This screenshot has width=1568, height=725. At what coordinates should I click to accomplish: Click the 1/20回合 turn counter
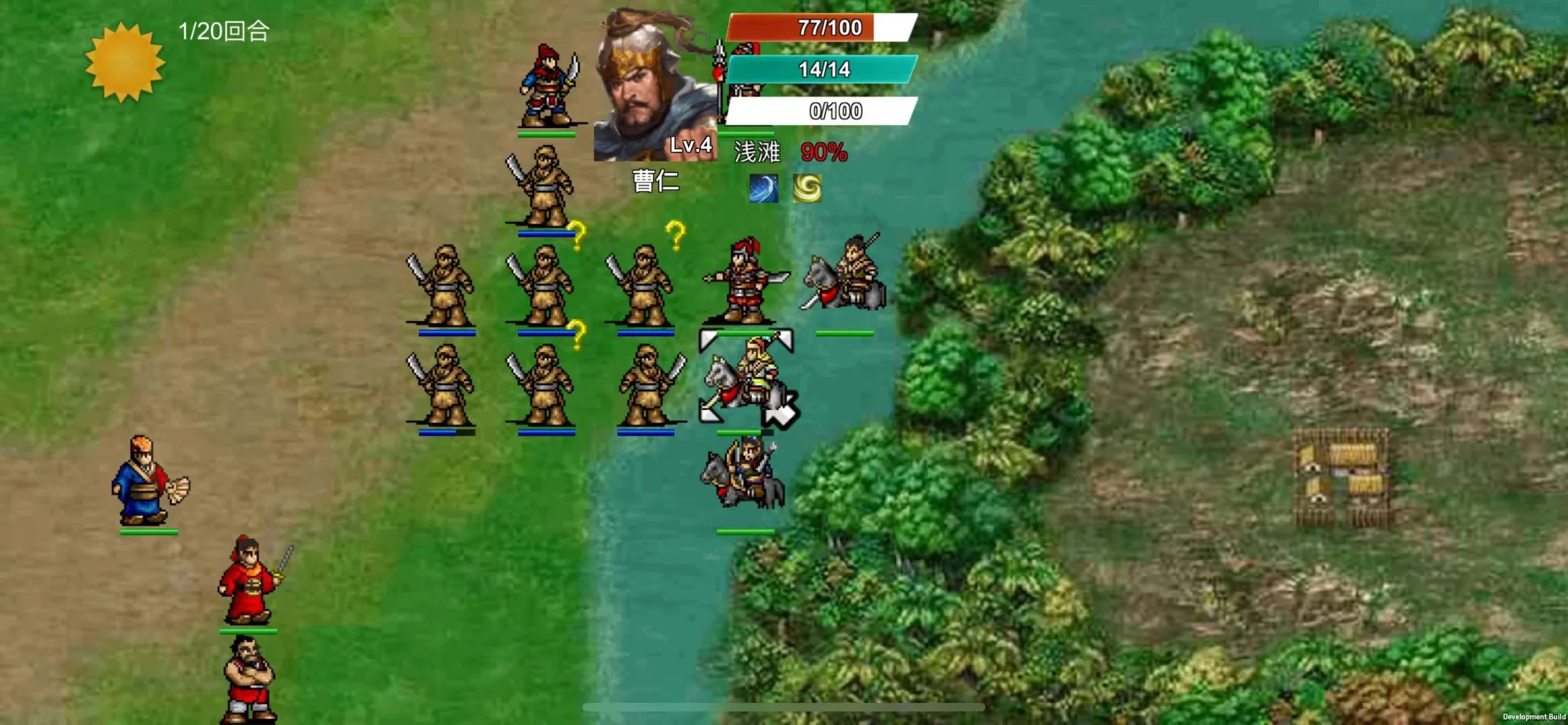pos(224,29)
